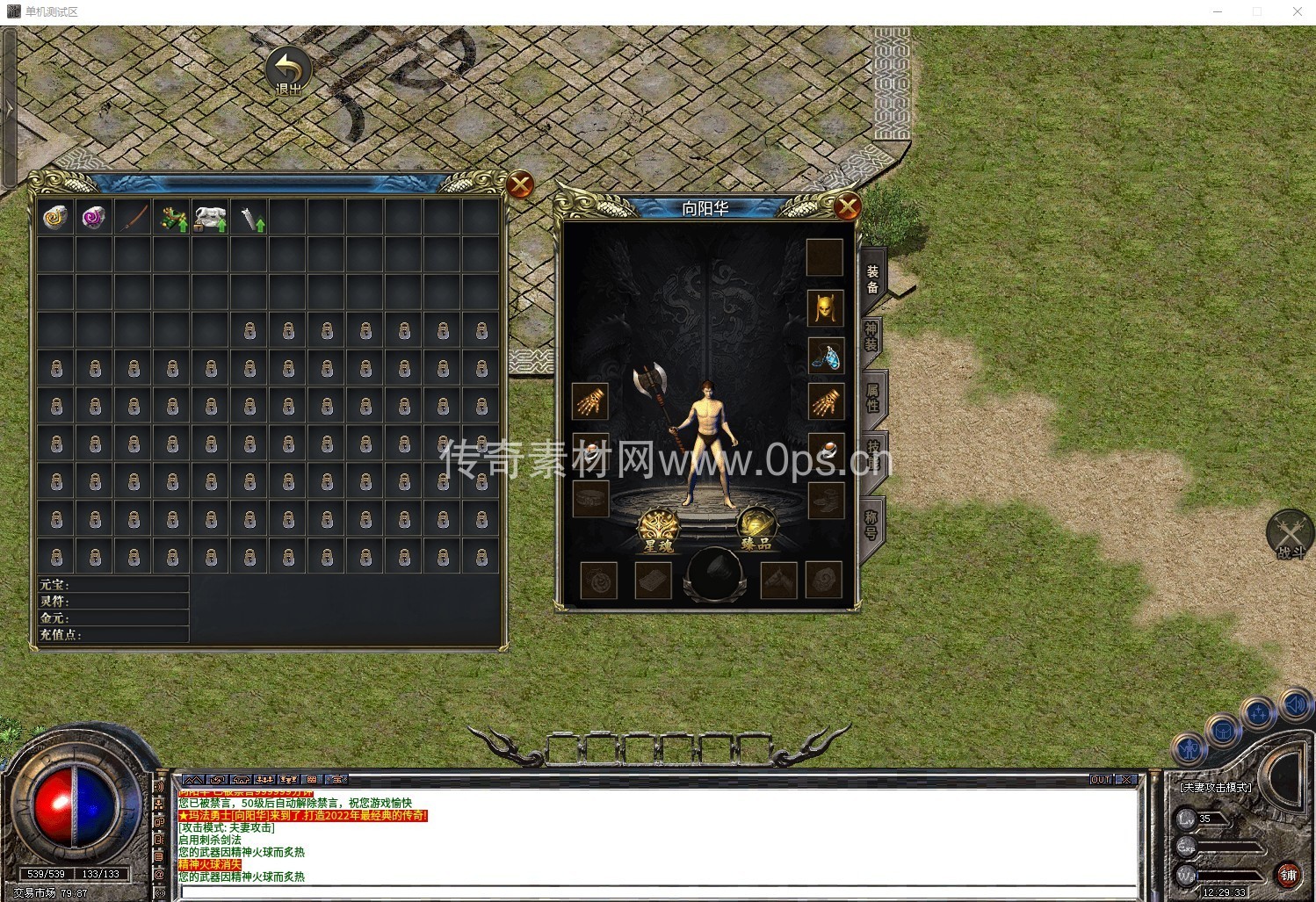This screenshot has height=902, width=1316.
Task: Open the red 铺 shop button
Action: click(x=1288, y=875)
